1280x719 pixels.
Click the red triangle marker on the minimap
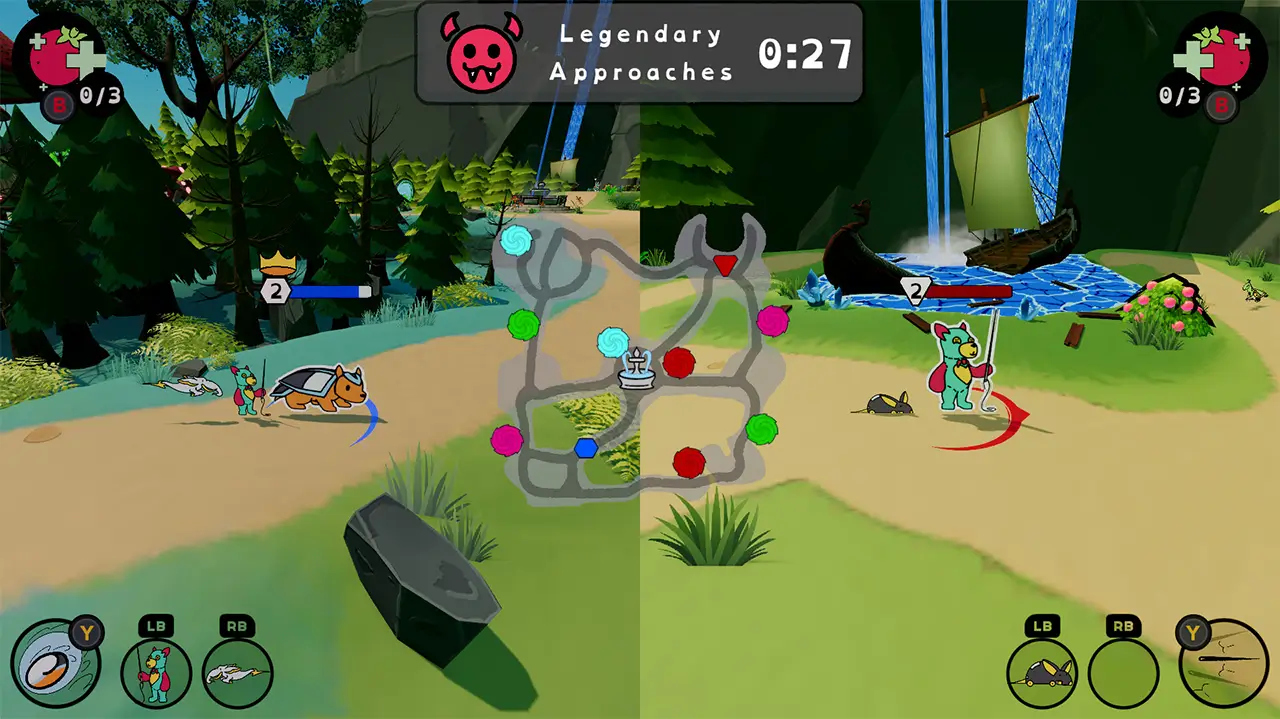tap(725, 265)
